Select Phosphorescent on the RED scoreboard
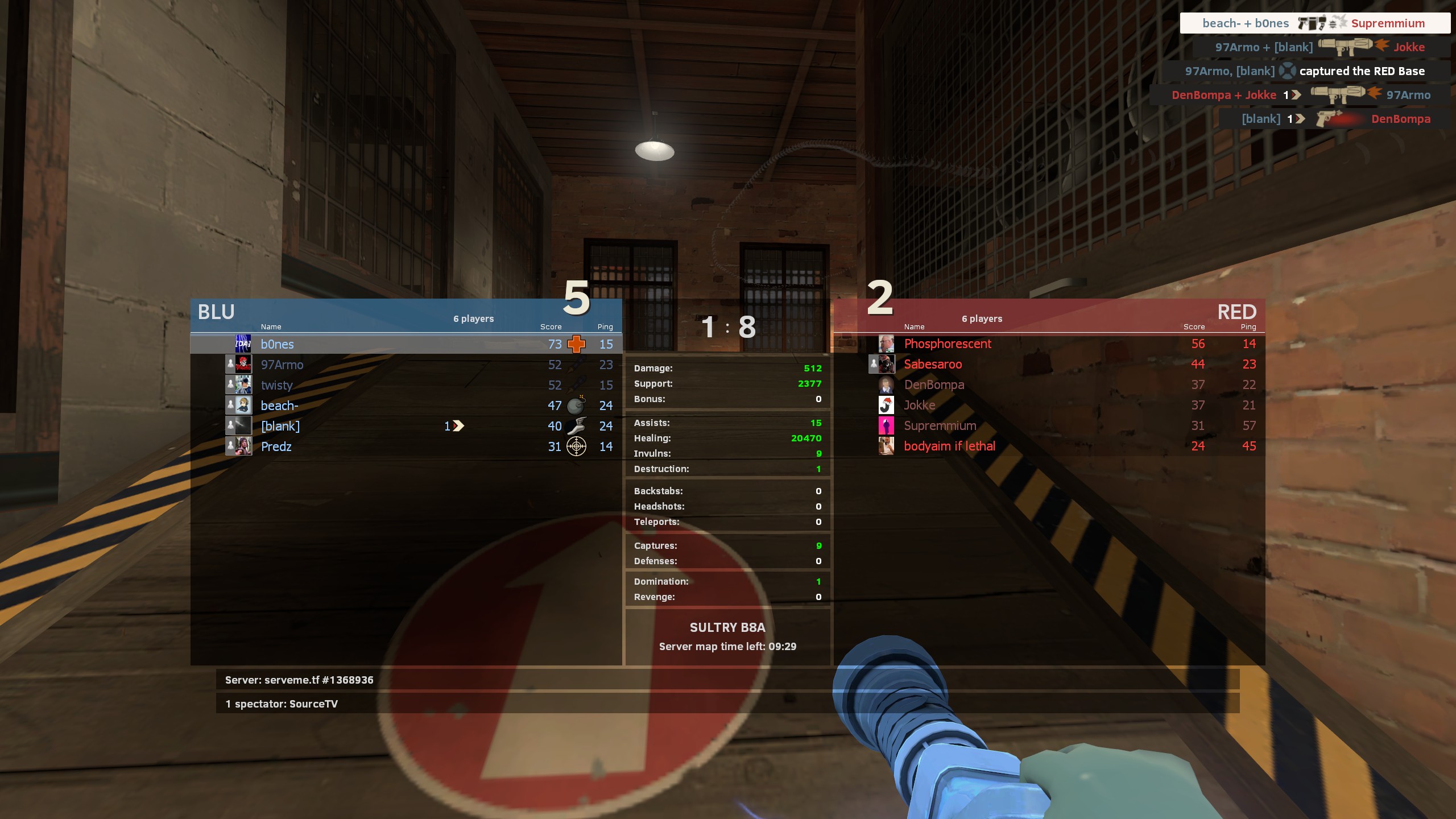 point(948,344)
